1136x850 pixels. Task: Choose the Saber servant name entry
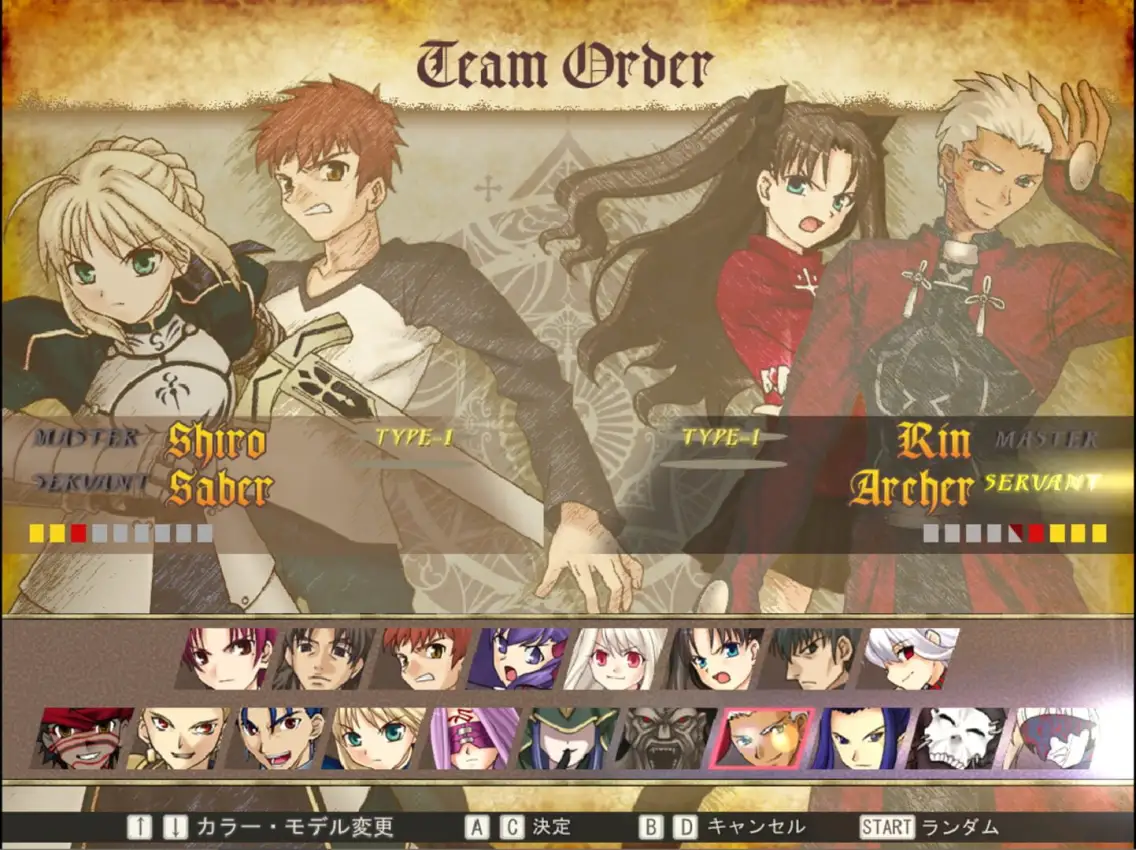click(220, 489)
